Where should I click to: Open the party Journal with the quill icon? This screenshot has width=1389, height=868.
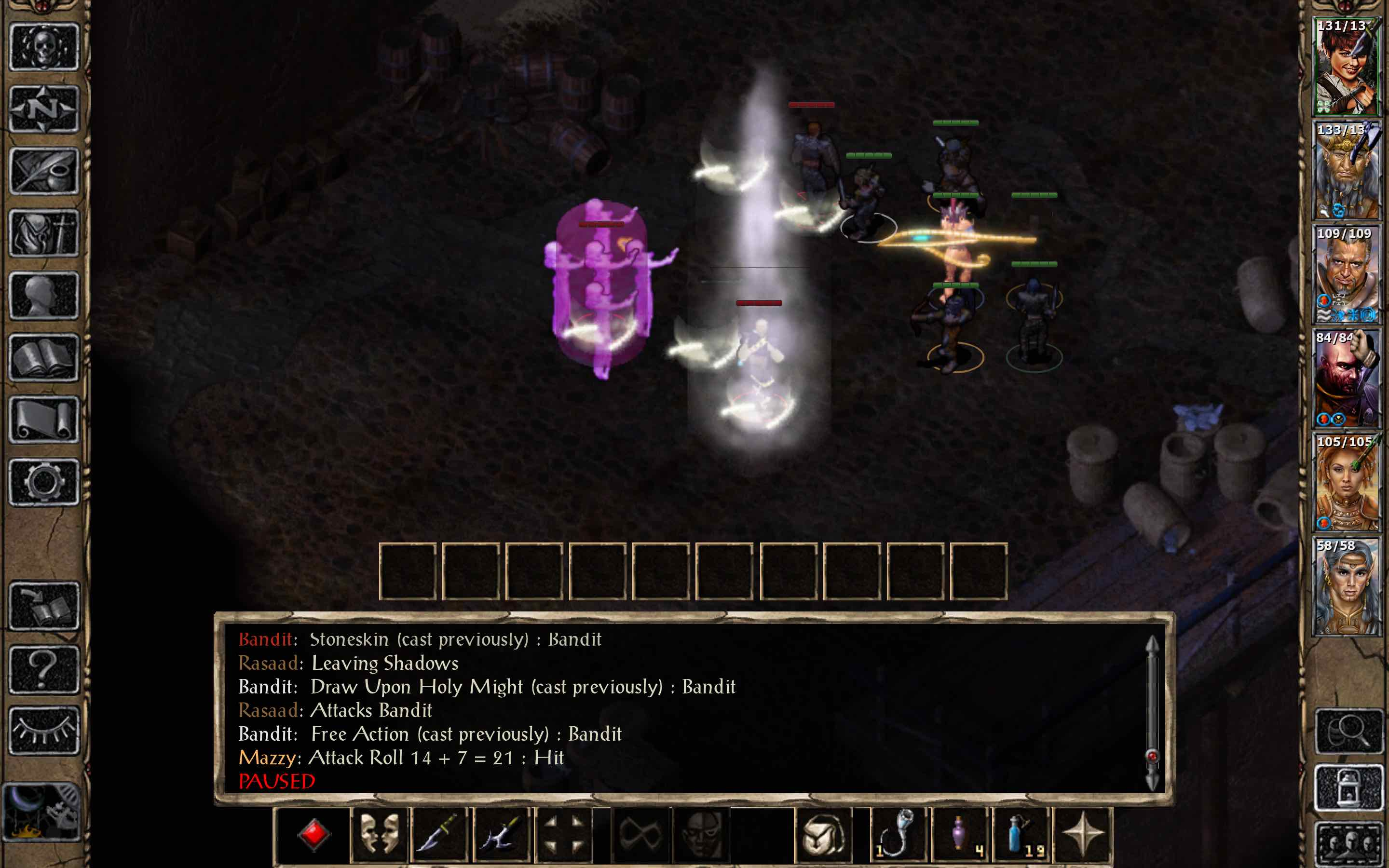45,171
